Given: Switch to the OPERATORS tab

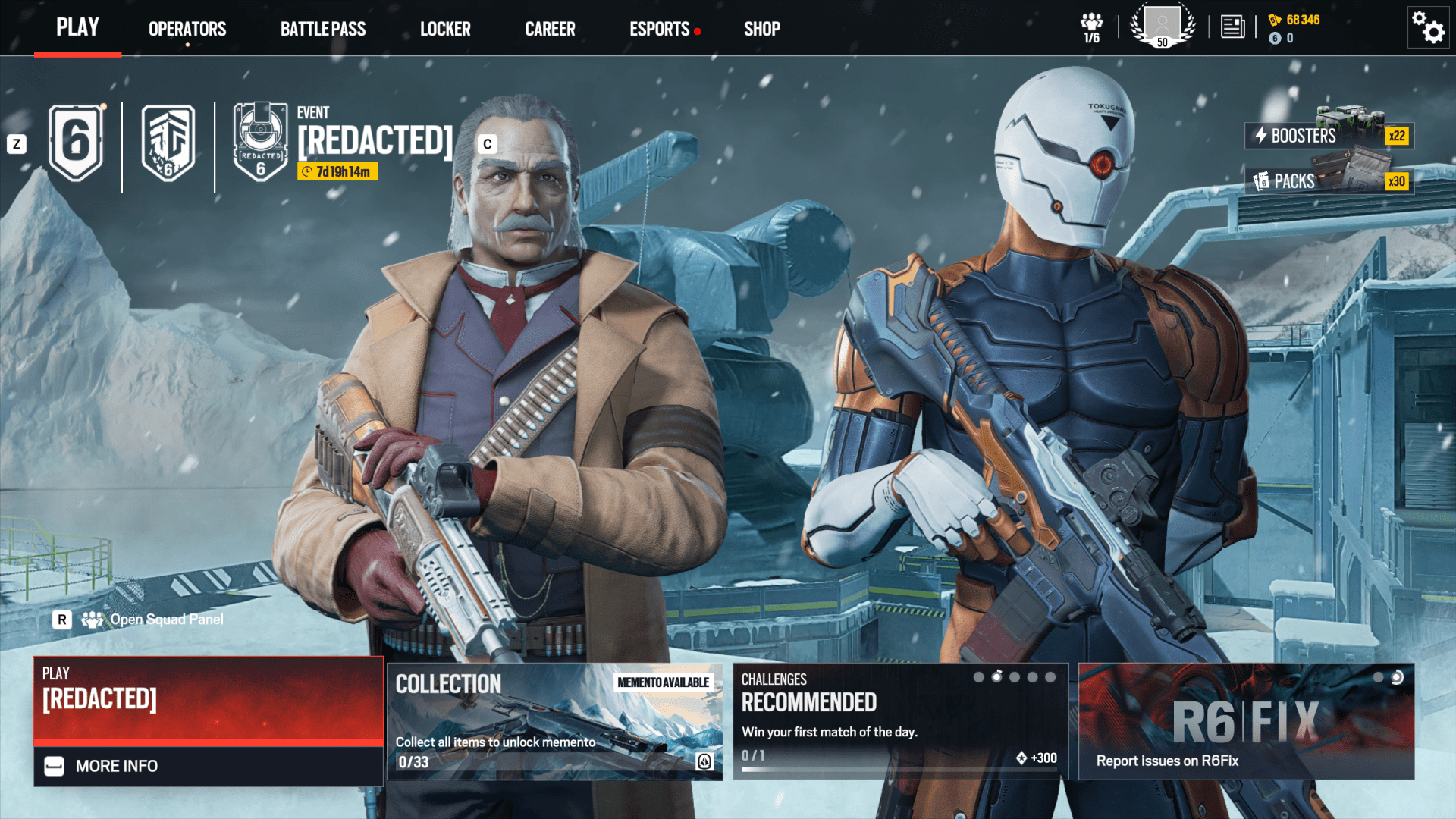Looking at the screenshot, I should pyautogui.click(x=187, y=29).
